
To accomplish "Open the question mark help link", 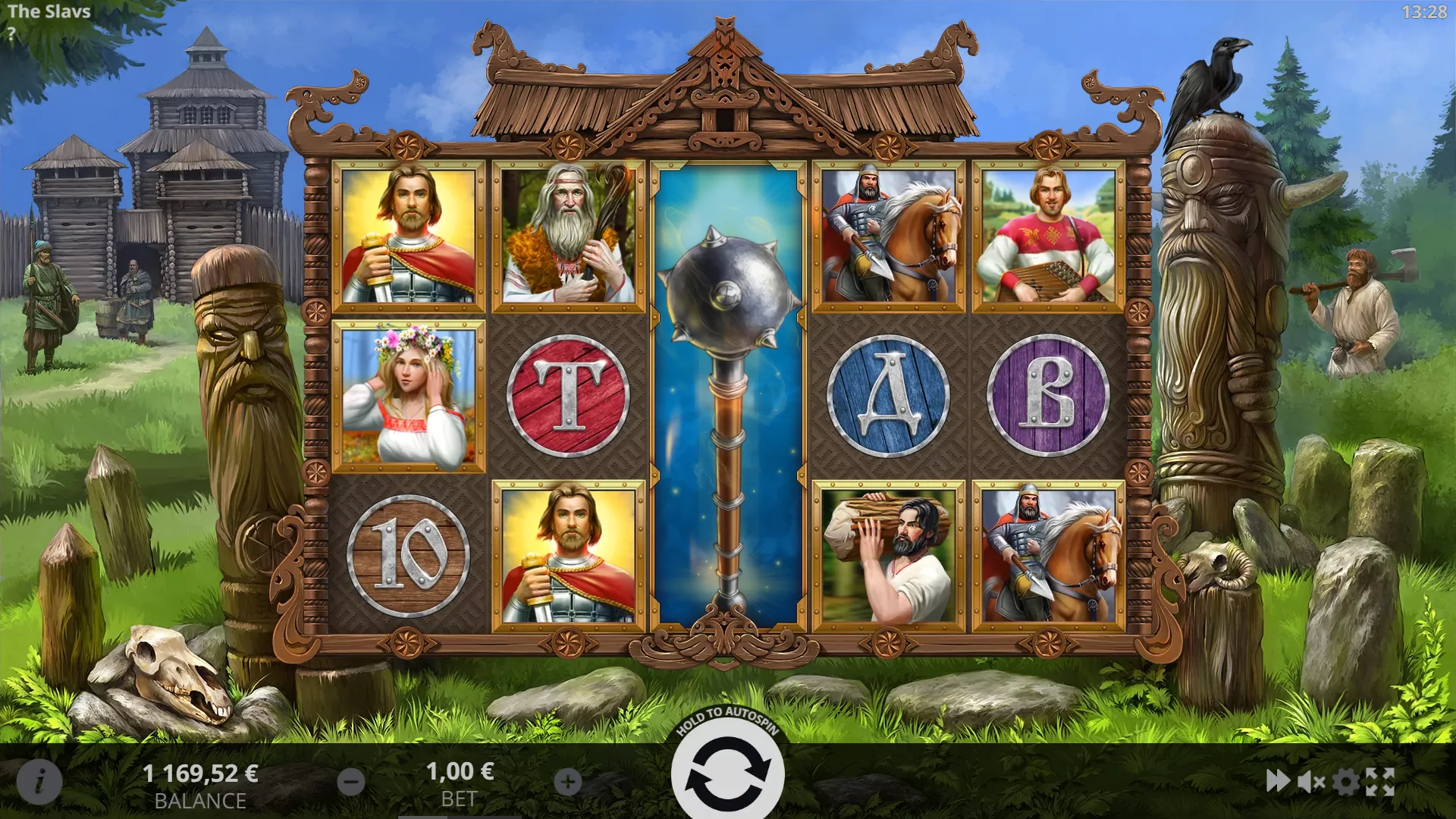I will coord(11,33).
